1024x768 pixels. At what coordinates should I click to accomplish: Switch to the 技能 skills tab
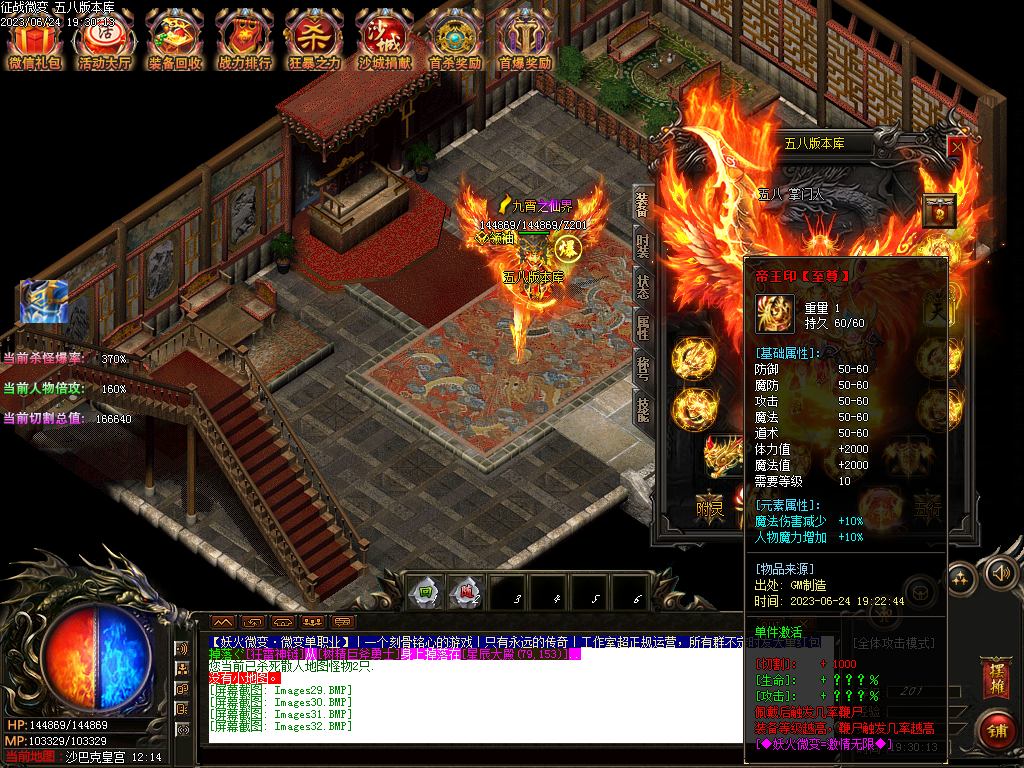click(642, 410)
